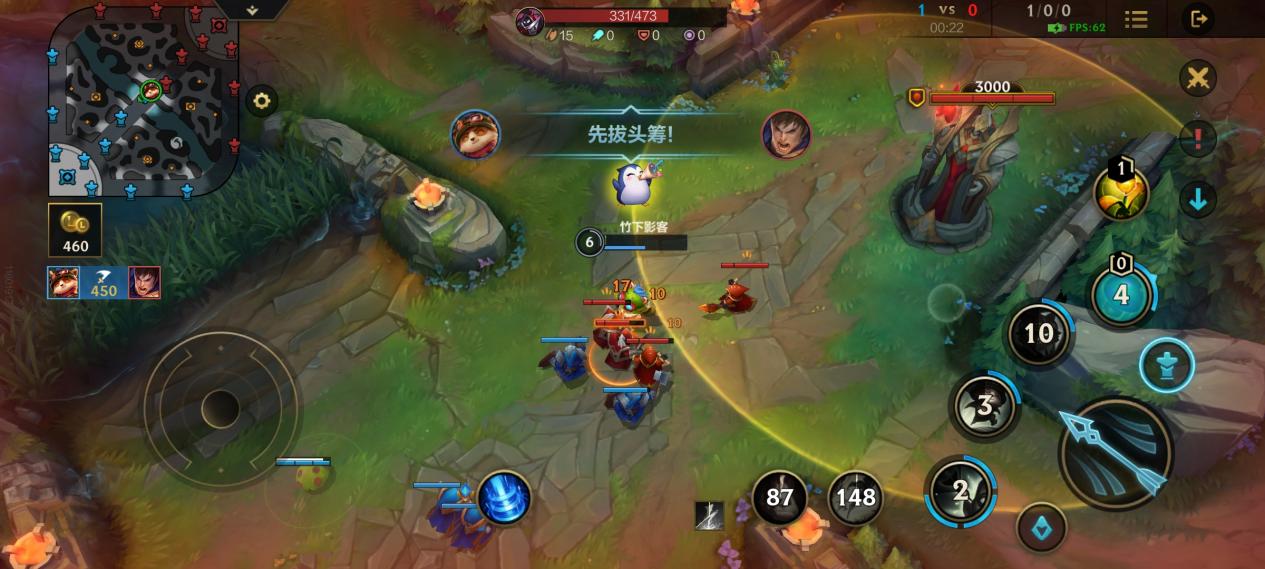This screenshot has width=1265, height=569.
Task: Fire the spear basic attack button
Action: click(1115, 453)
